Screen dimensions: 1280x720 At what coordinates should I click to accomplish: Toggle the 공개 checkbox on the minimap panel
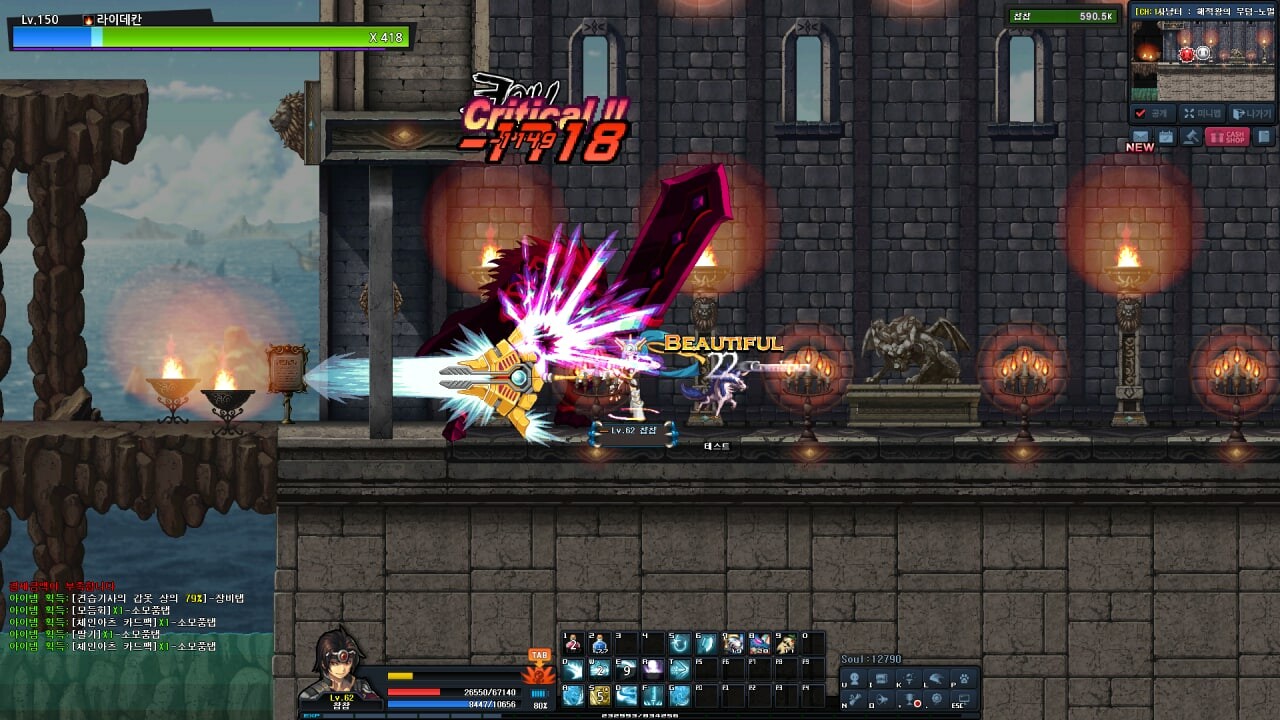point(1140,113)
